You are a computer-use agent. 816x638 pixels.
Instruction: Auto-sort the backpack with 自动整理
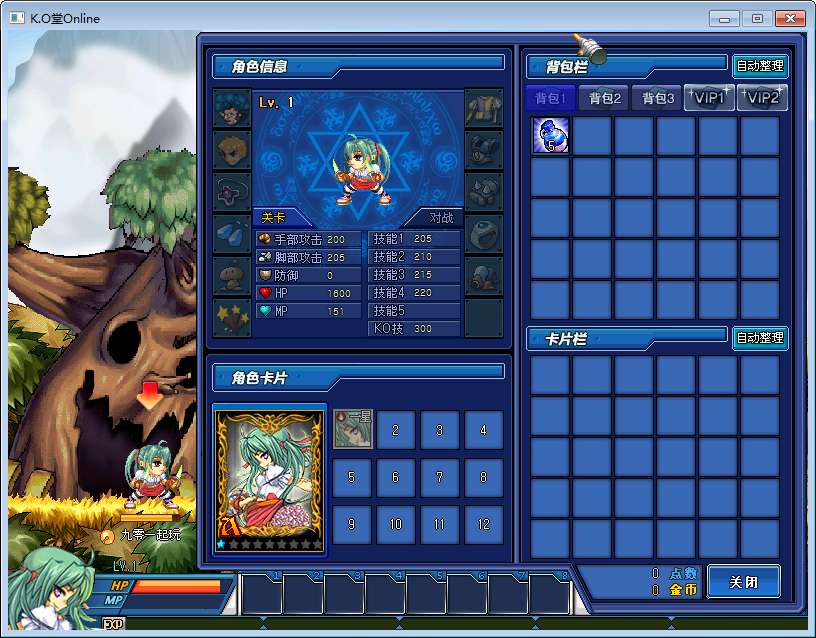(x=760, y=67)
